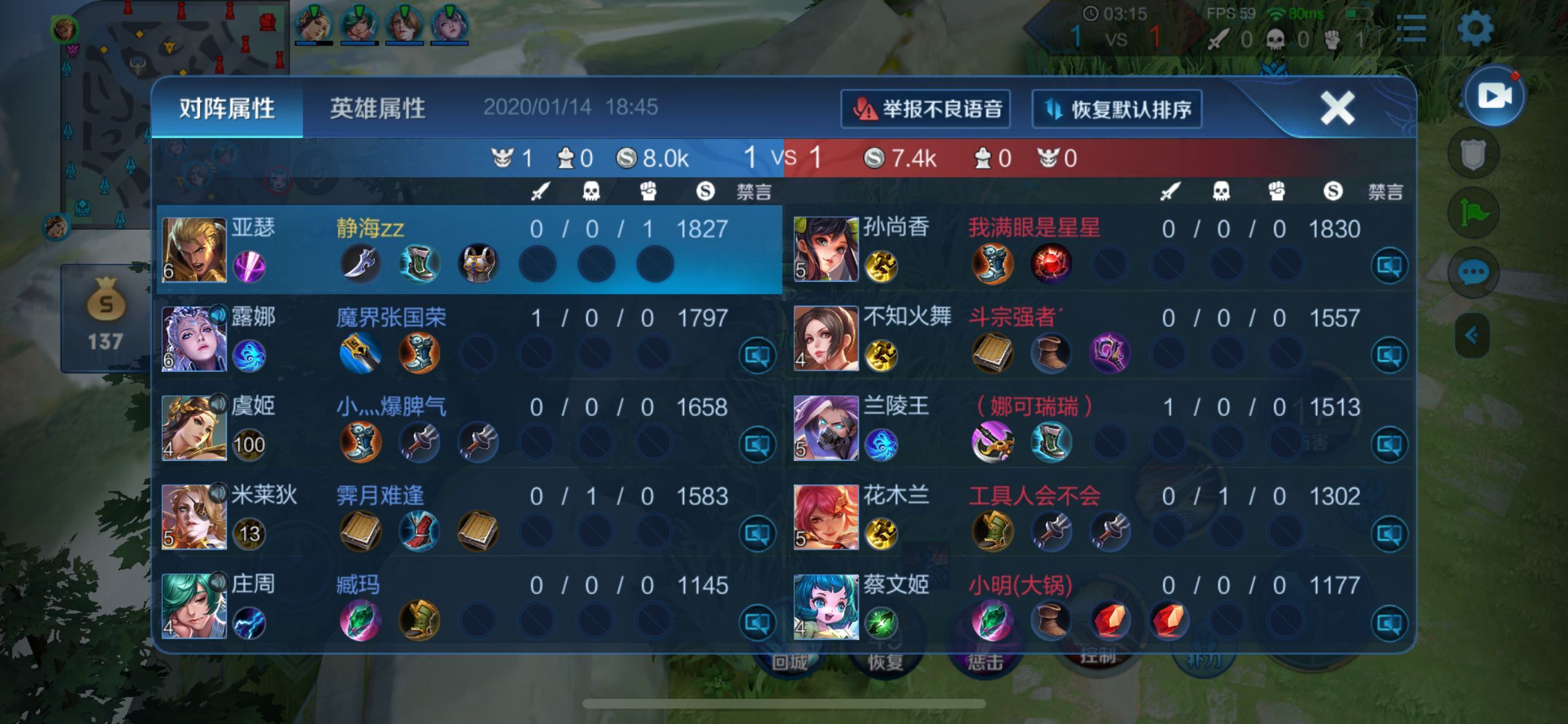
Task: Start screen recording with the camera button
Action: [1493, 97]
